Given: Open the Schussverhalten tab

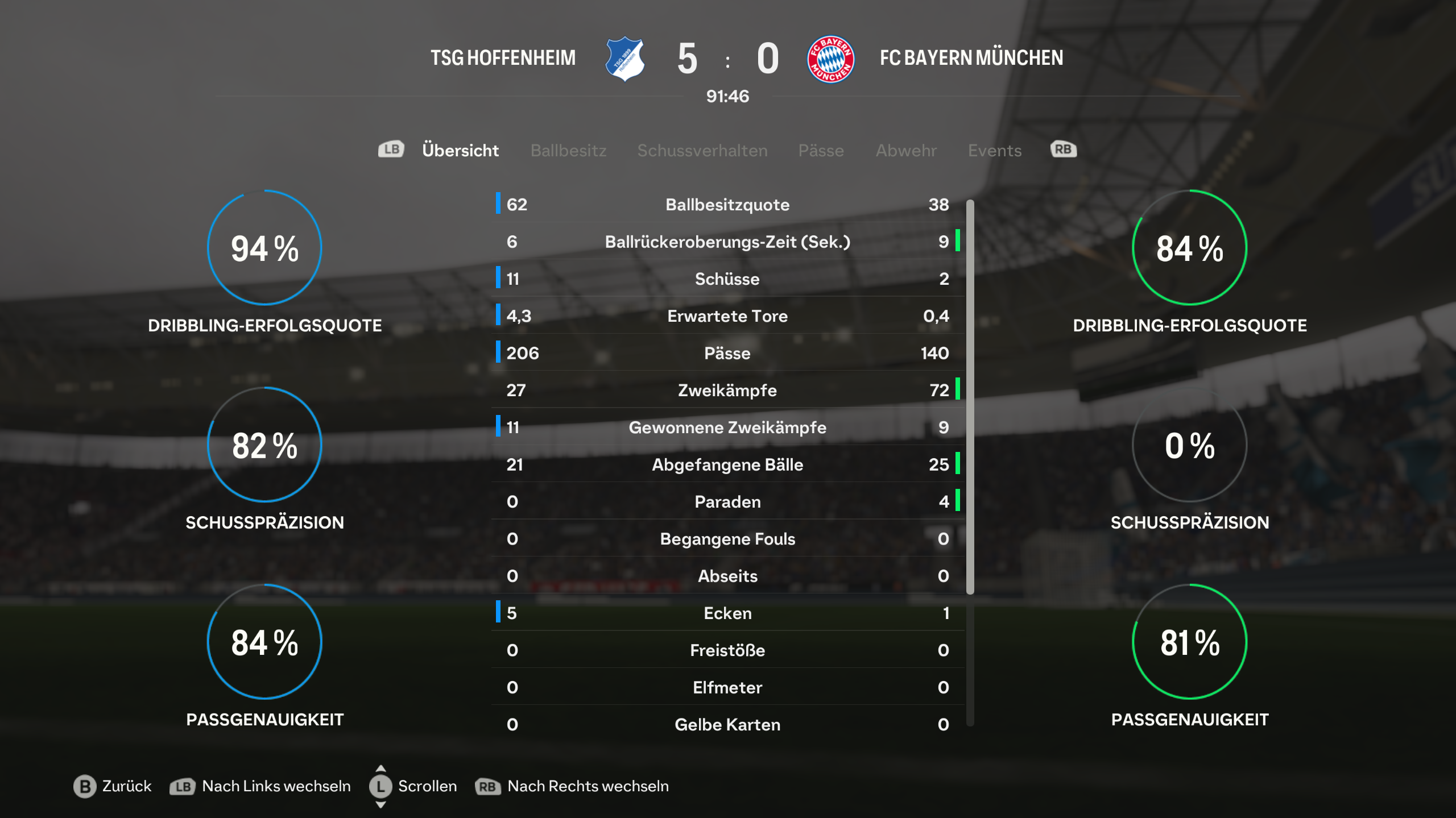Looking at the screenshot, I should pyautogui.click(x=702, y=151).
